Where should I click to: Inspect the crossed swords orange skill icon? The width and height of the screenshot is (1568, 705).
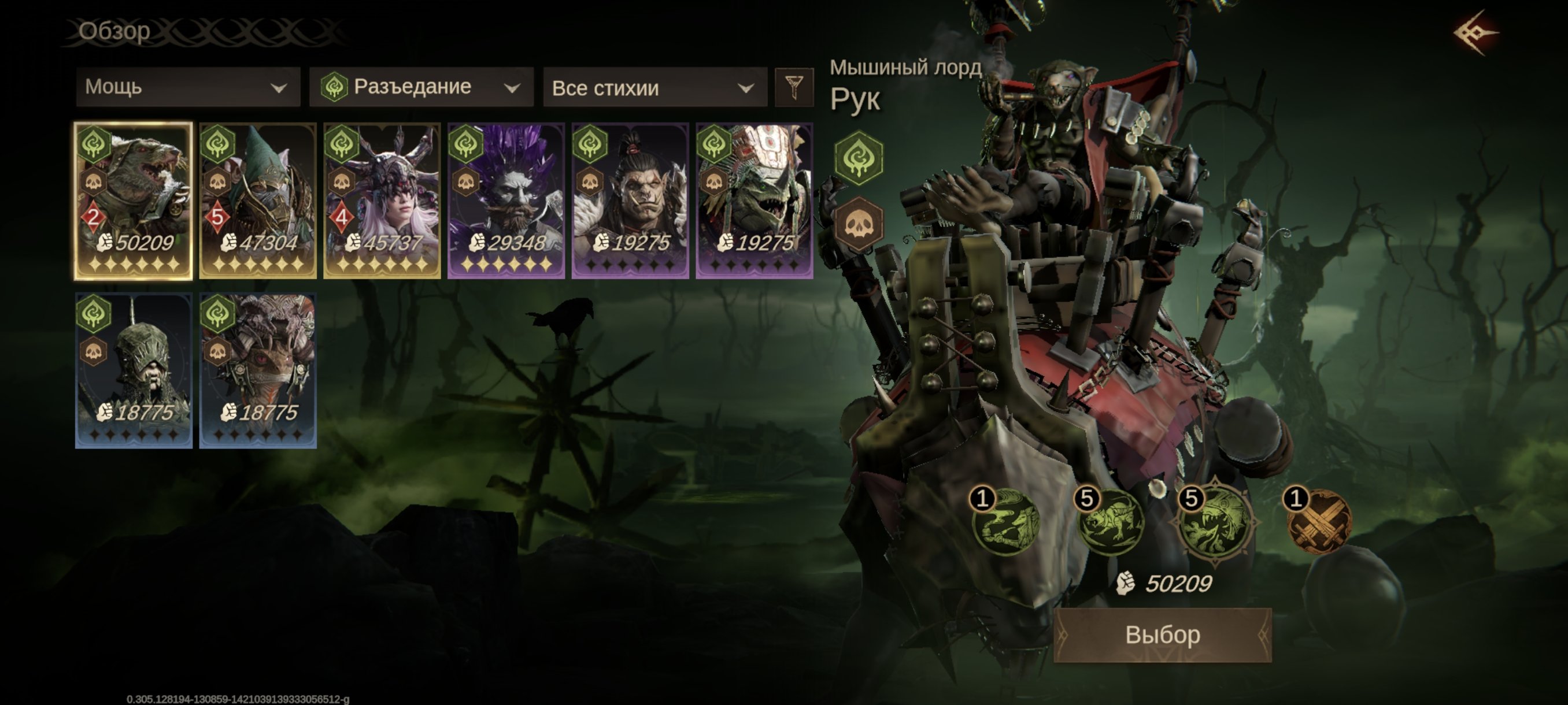[x=1319, y=523]
